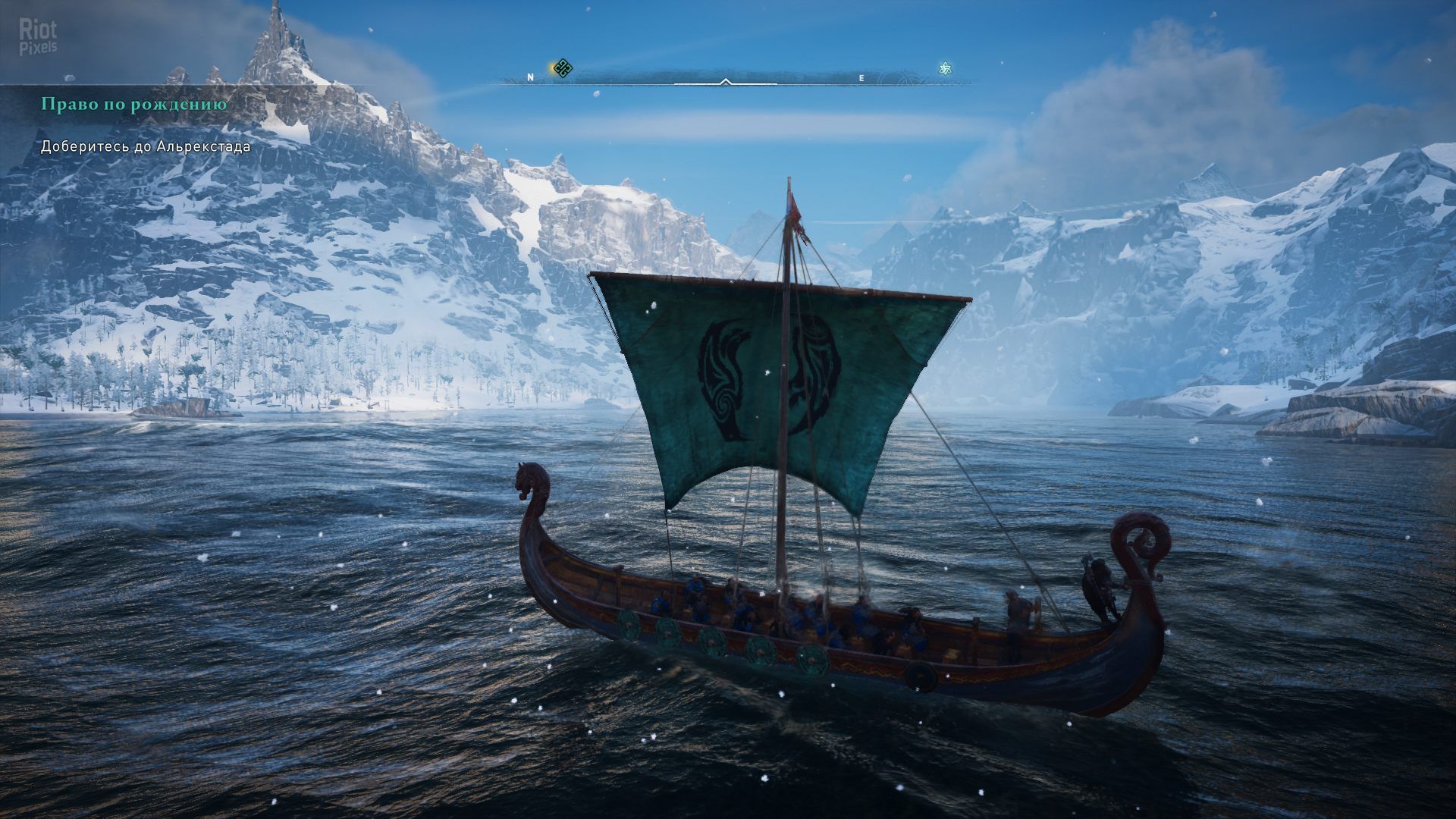Click the Доберитесь до Альрекстада objective text
The width and height of the screenshot is (1456, 819).
pyautogui.click(x=146, y=146)
